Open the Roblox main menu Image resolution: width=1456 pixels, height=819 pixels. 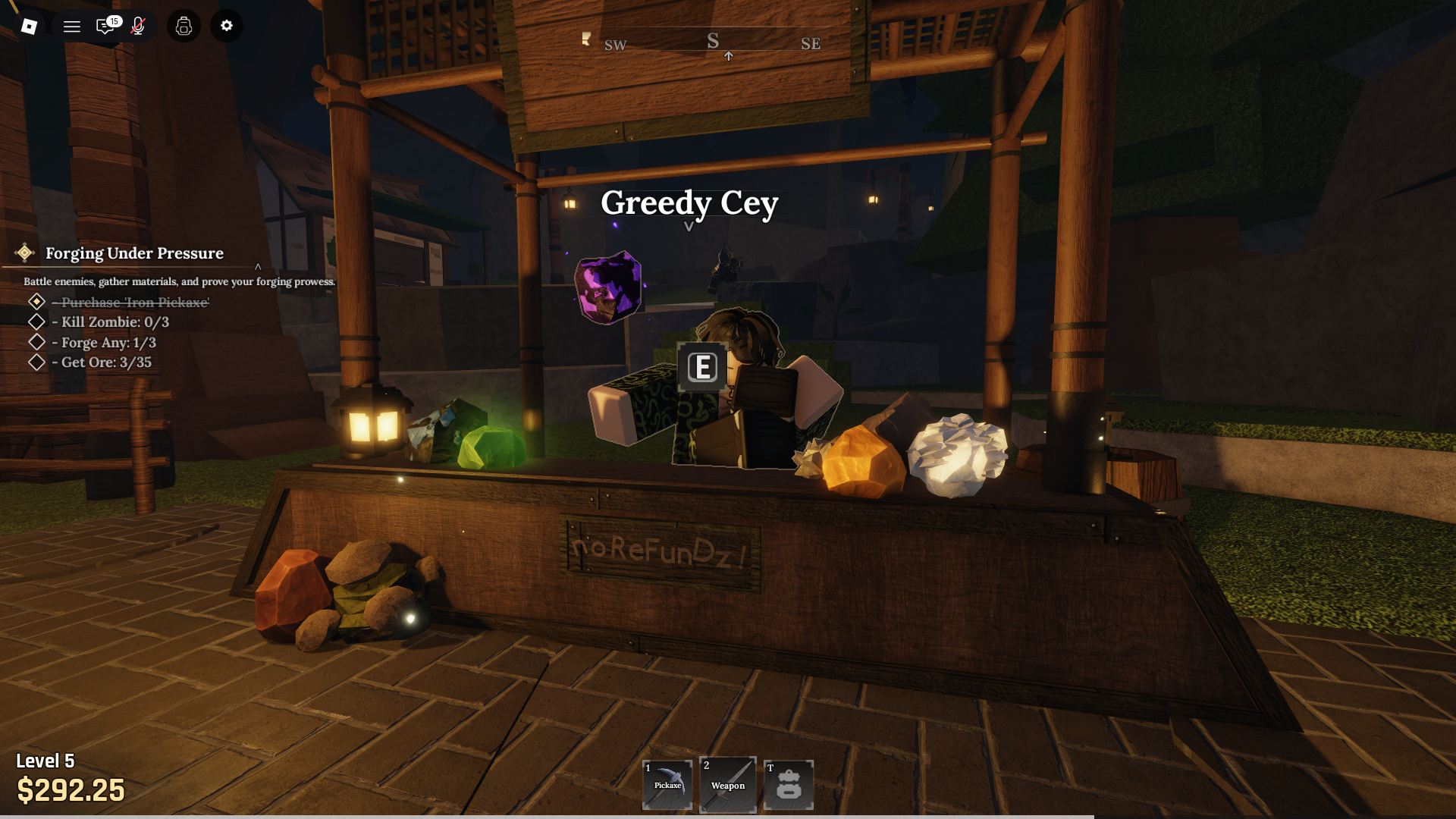pyautogui.click(x=29, y=27)
